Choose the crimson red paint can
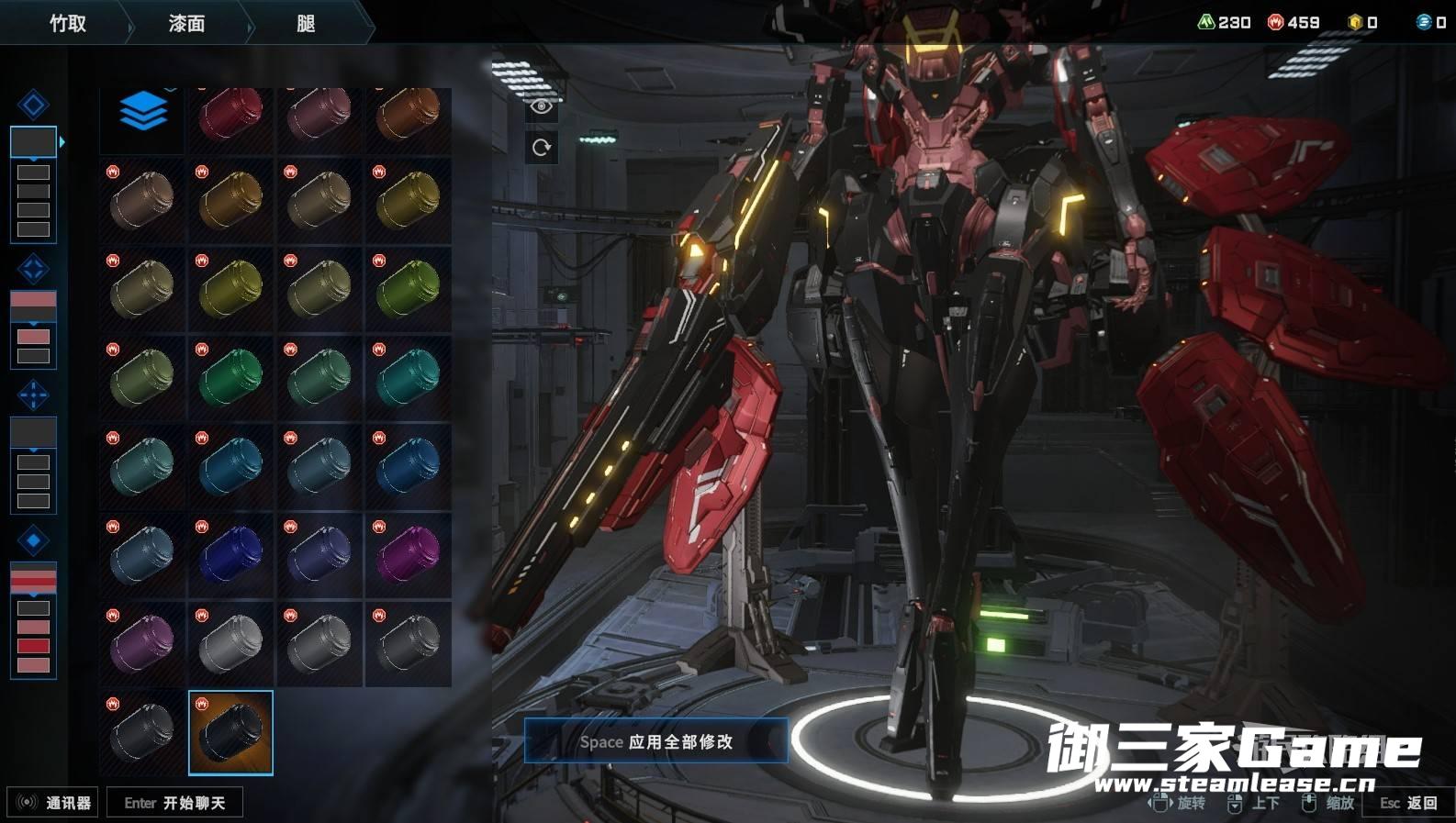The image size is (1456, 823). coord(230,114)
